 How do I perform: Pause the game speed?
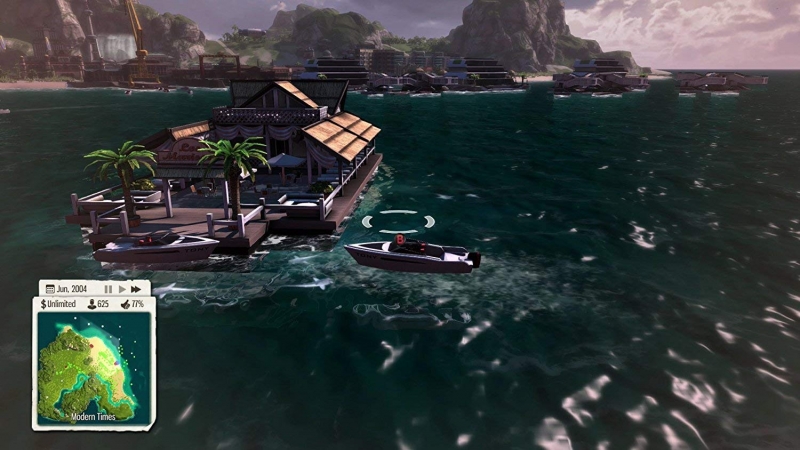108,289
